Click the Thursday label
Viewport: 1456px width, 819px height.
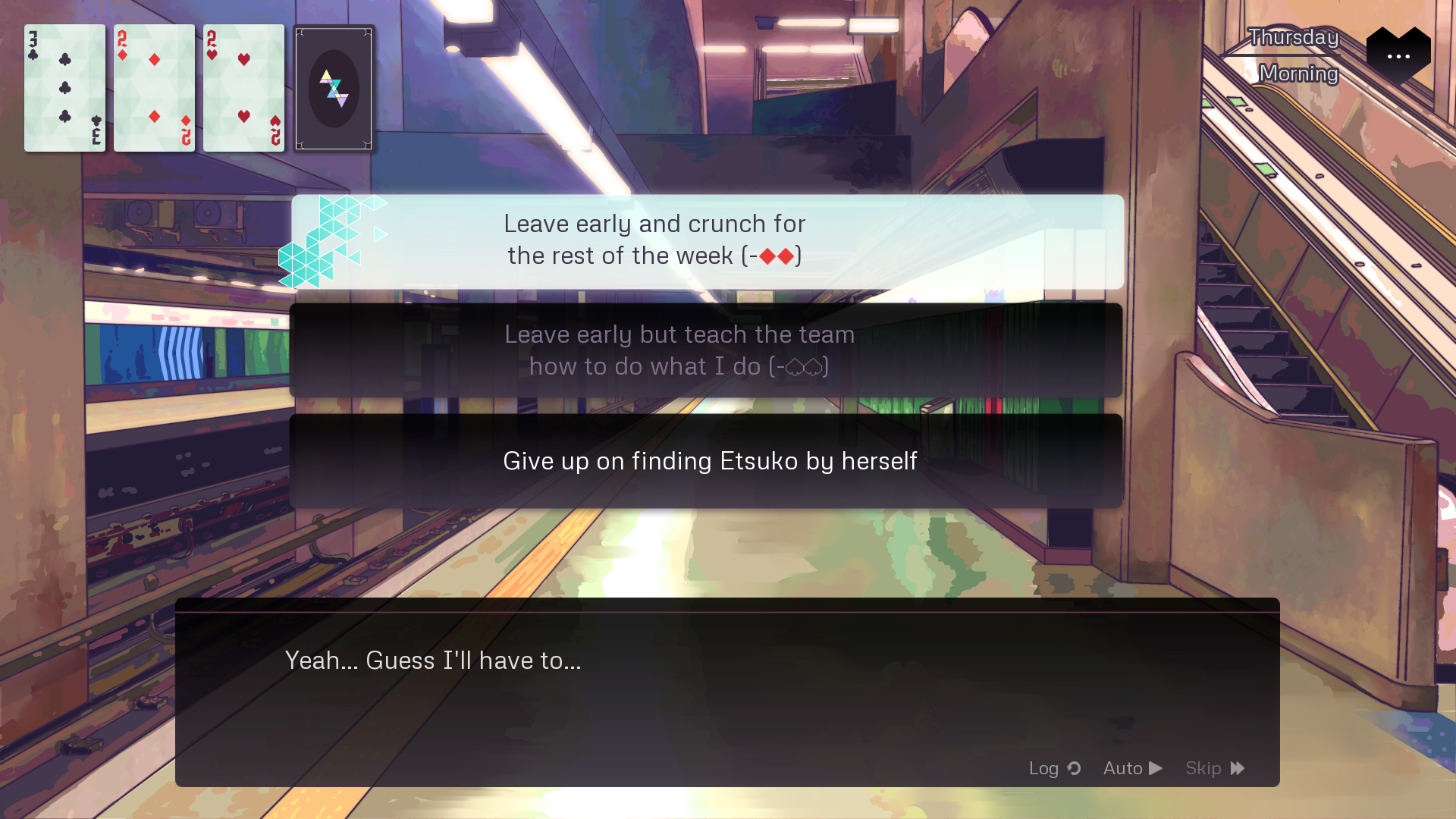1293,37
